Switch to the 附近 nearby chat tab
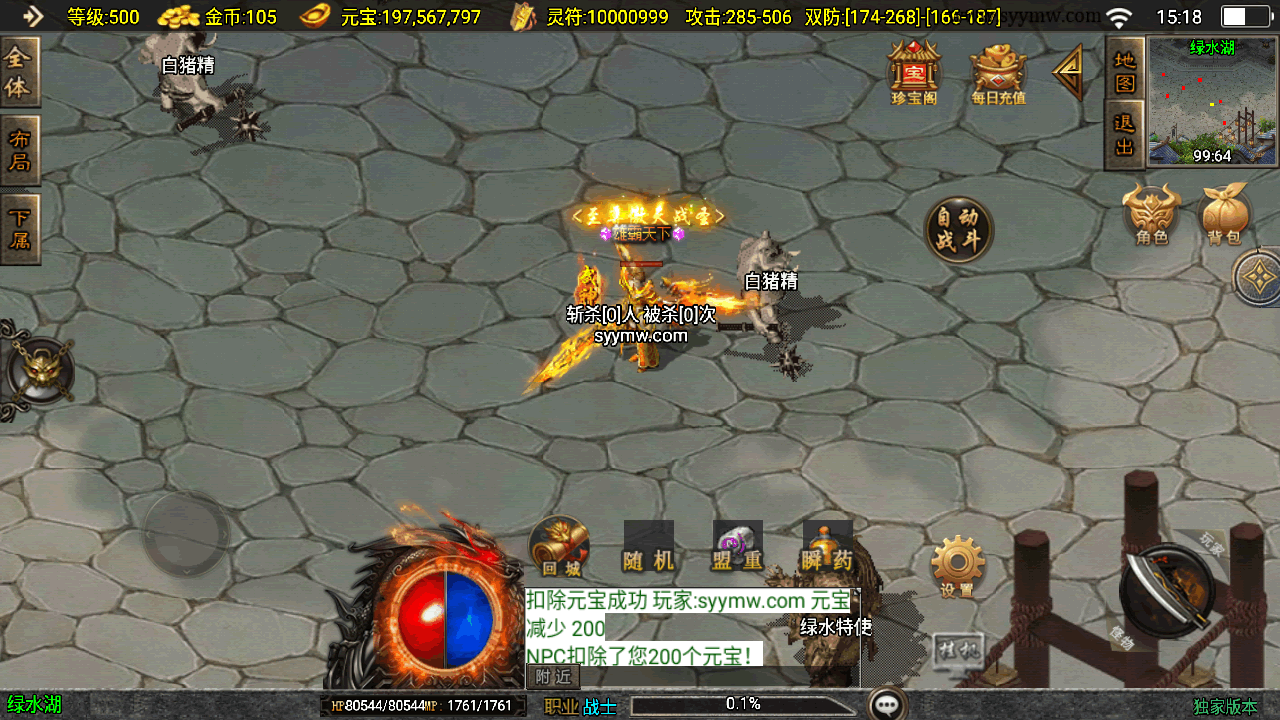Viewport: 1280px width, 720px height. click(x=553, y=677)
